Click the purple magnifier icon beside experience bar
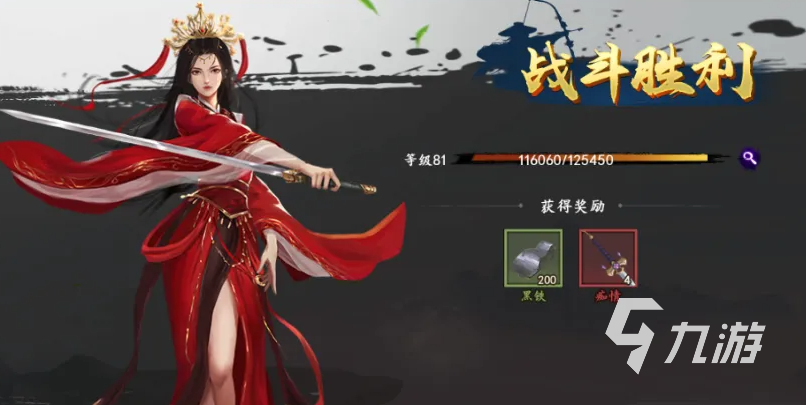Viewport: 806px width, 405px height. (x=749, y=158)
